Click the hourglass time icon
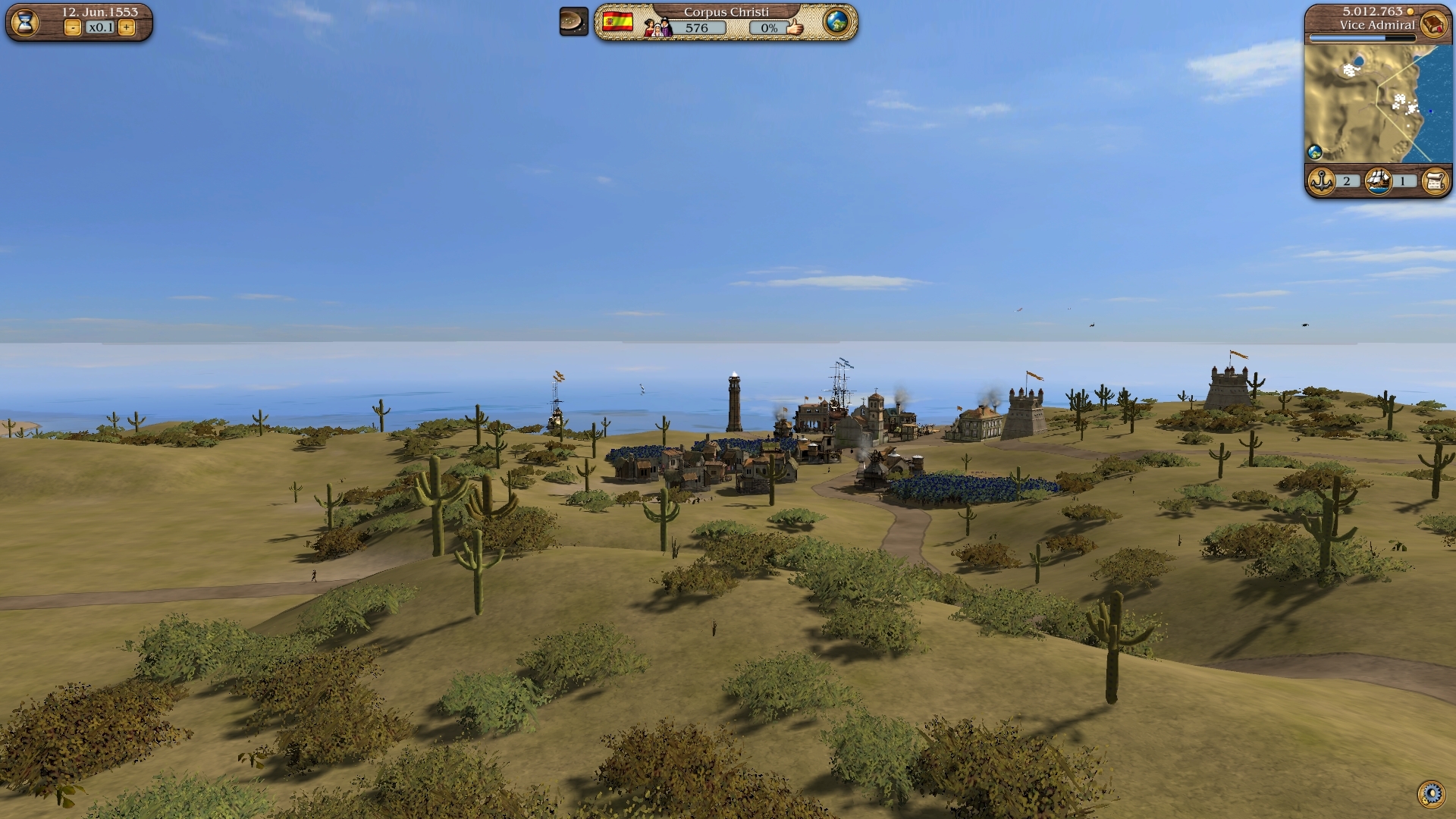Screen dimensions: 1456x819 (x=25, y=22)
